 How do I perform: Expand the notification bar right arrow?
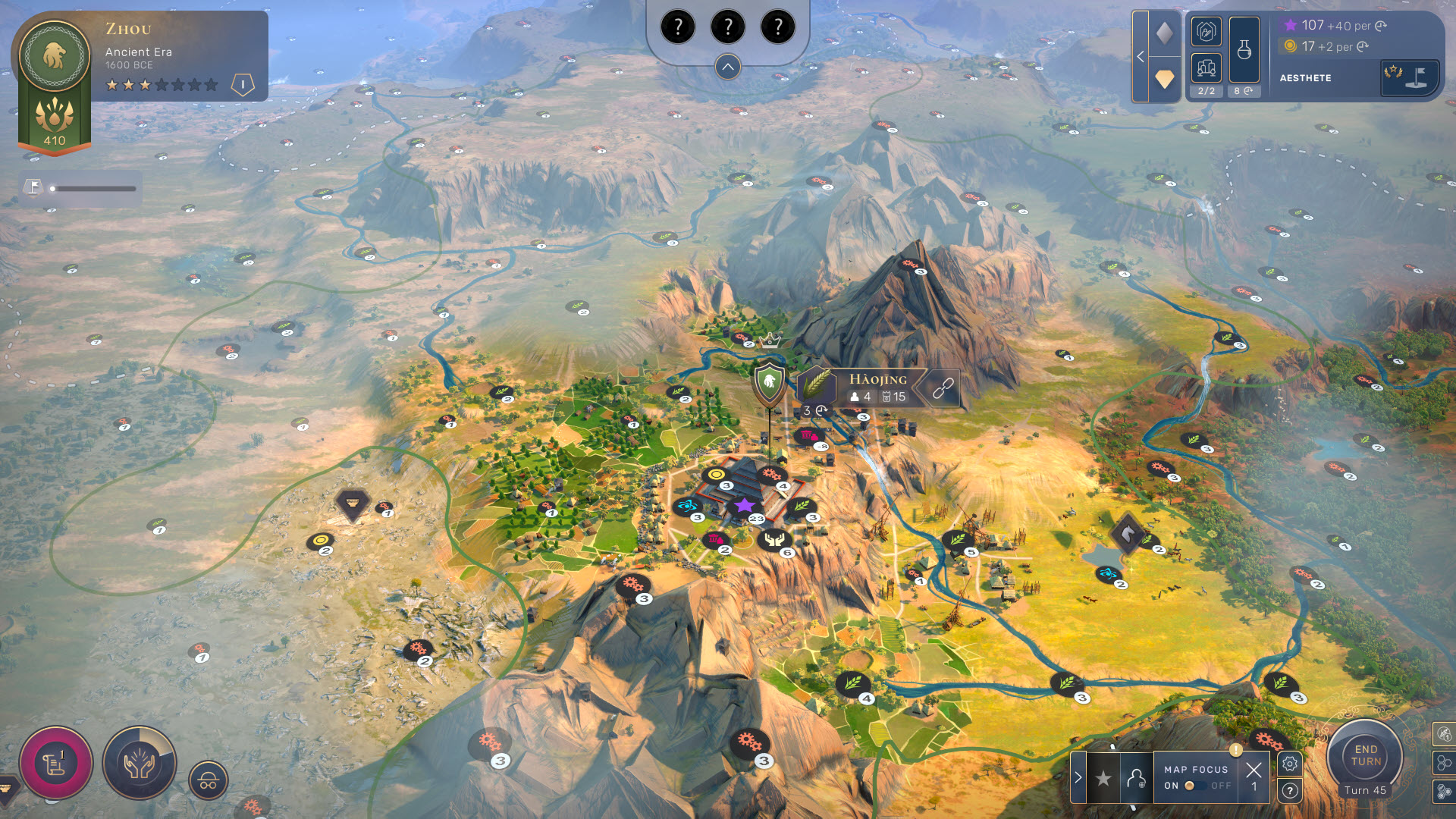coord(1078,777)
